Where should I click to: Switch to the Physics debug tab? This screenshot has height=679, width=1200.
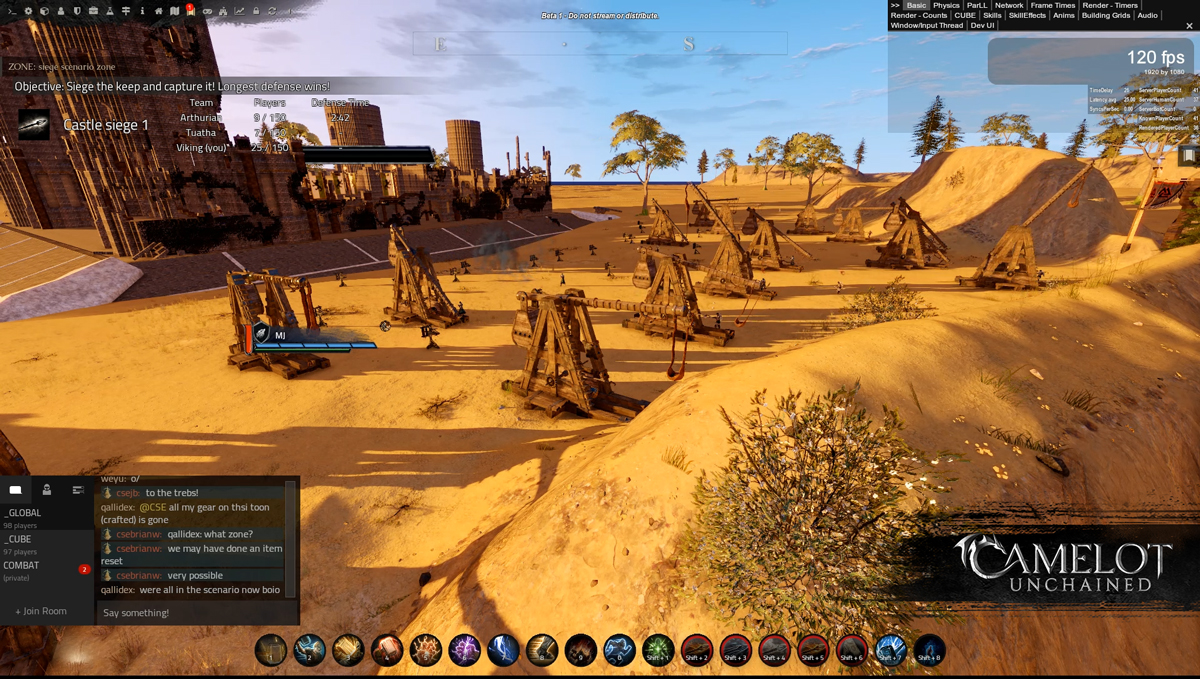point(946,5)
